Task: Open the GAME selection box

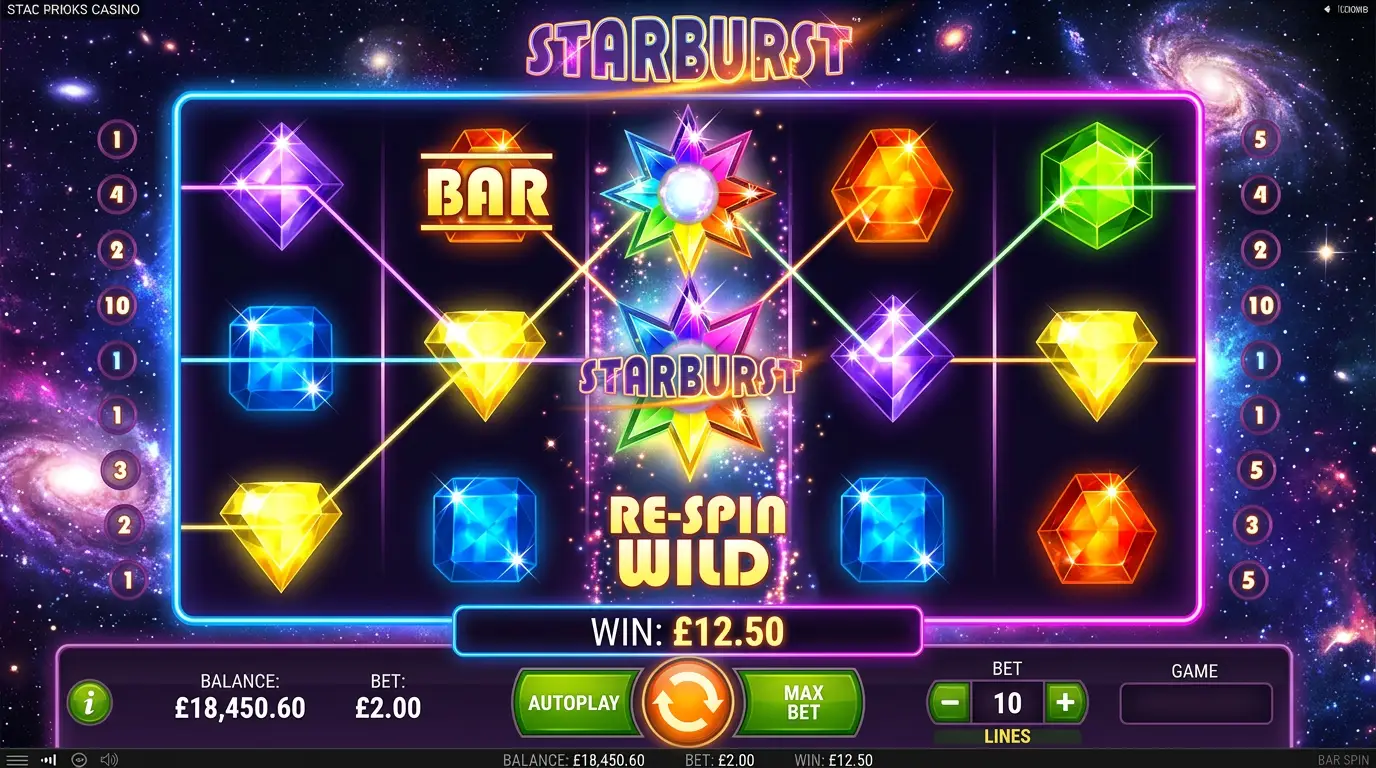Action: coord(1196,703)
